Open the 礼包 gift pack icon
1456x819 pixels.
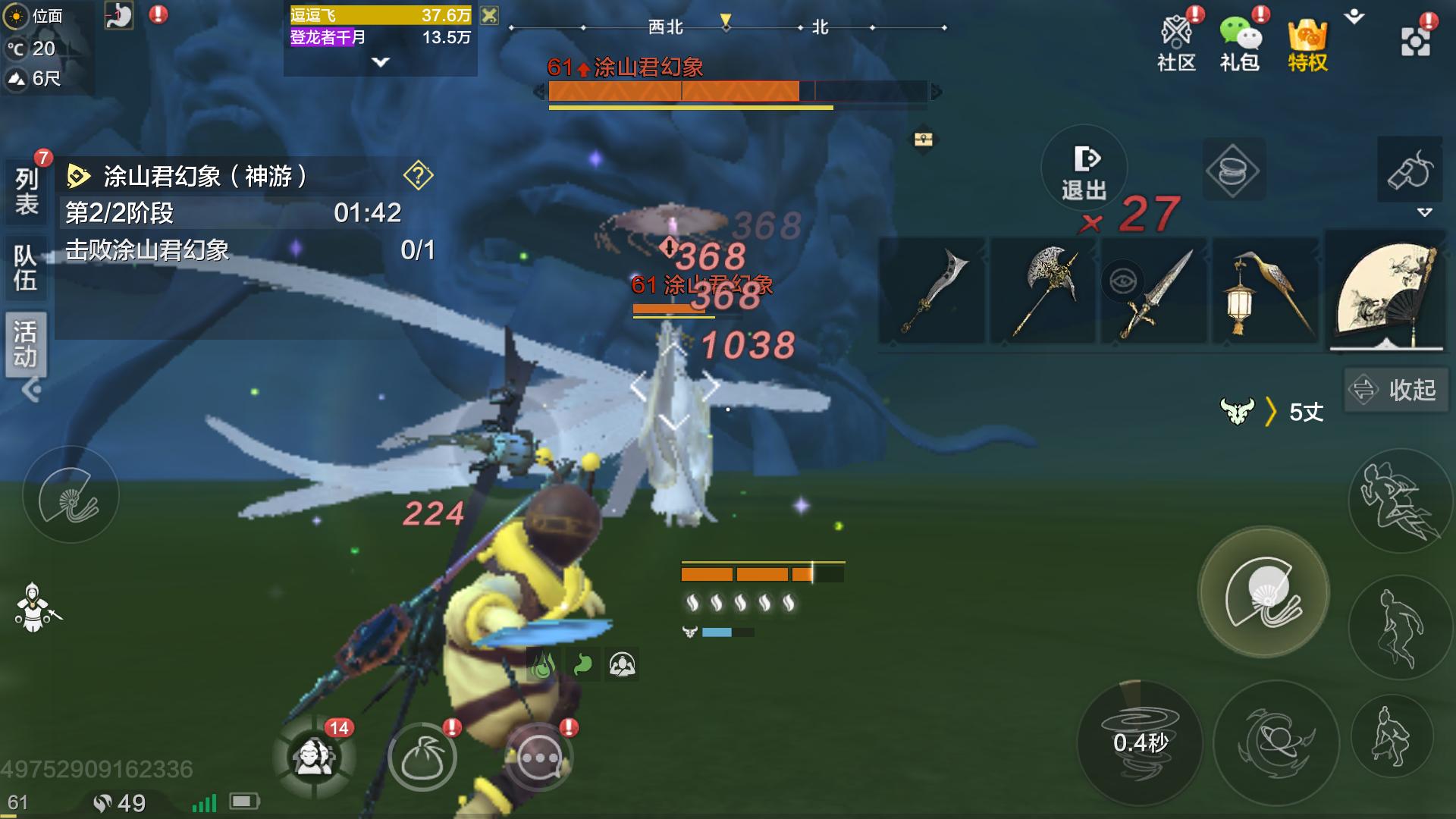[1239, 43]
